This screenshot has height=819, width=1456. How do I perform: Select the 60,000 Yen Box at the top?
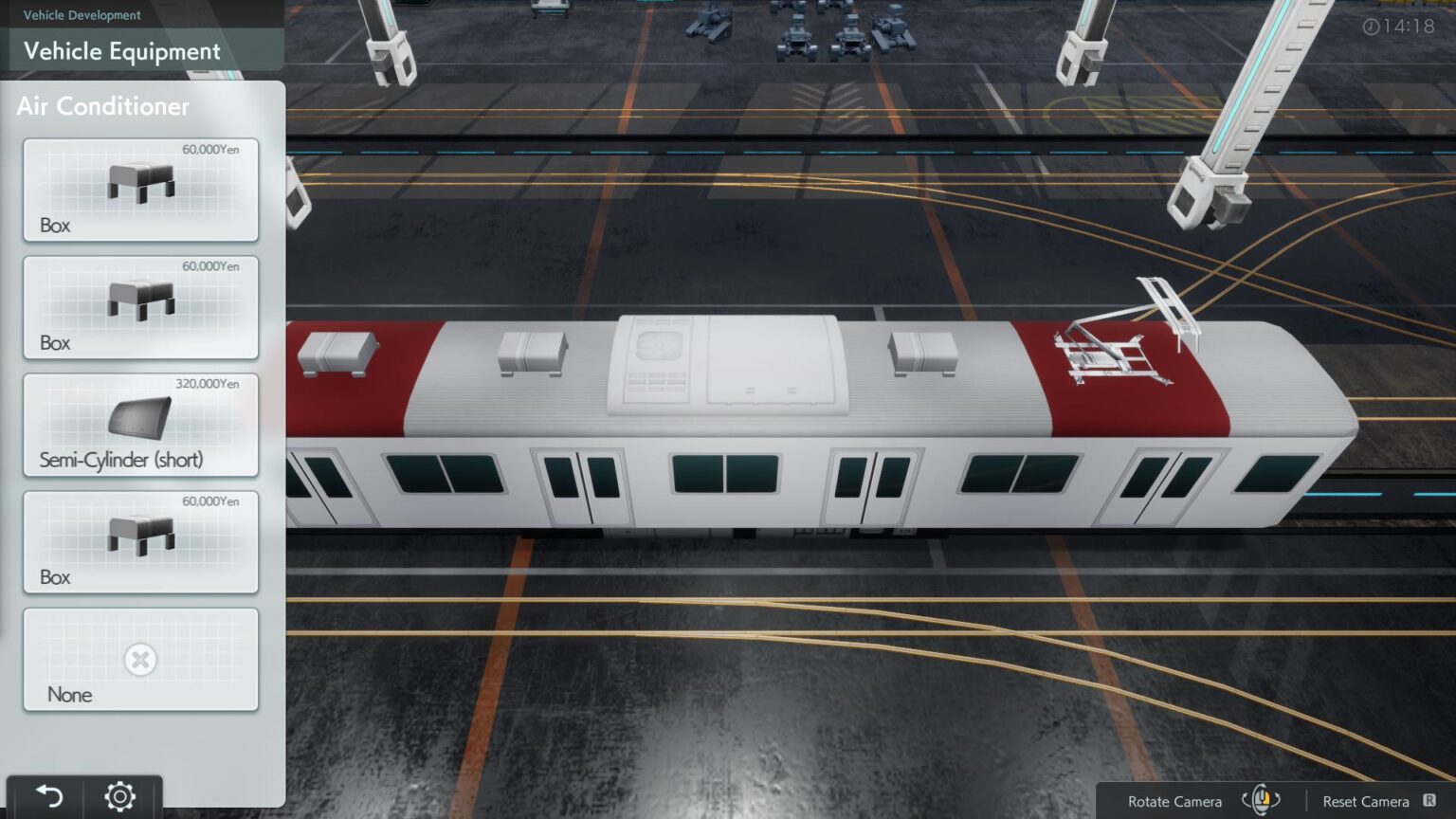[140, 190]
